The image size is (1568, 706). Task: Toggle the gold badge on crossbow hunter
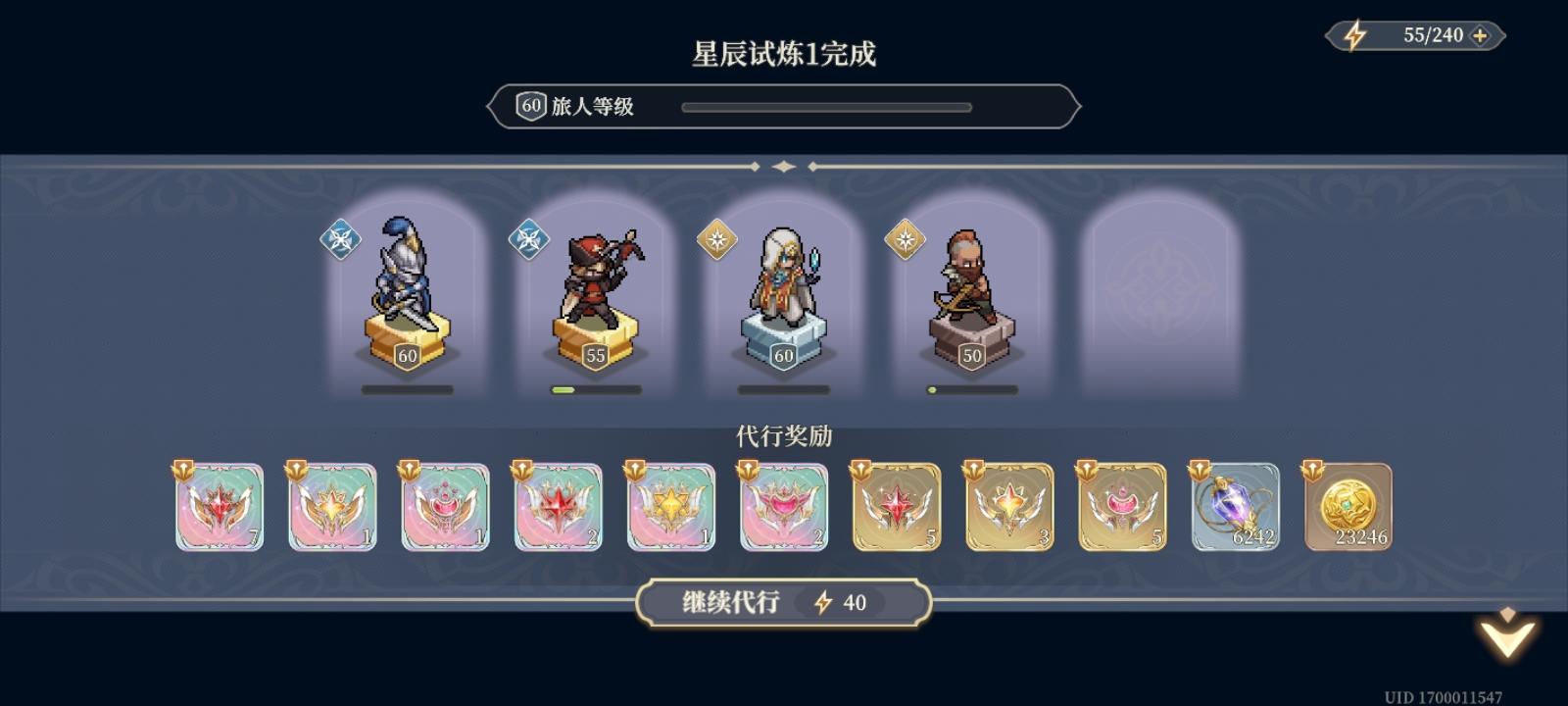904,238
